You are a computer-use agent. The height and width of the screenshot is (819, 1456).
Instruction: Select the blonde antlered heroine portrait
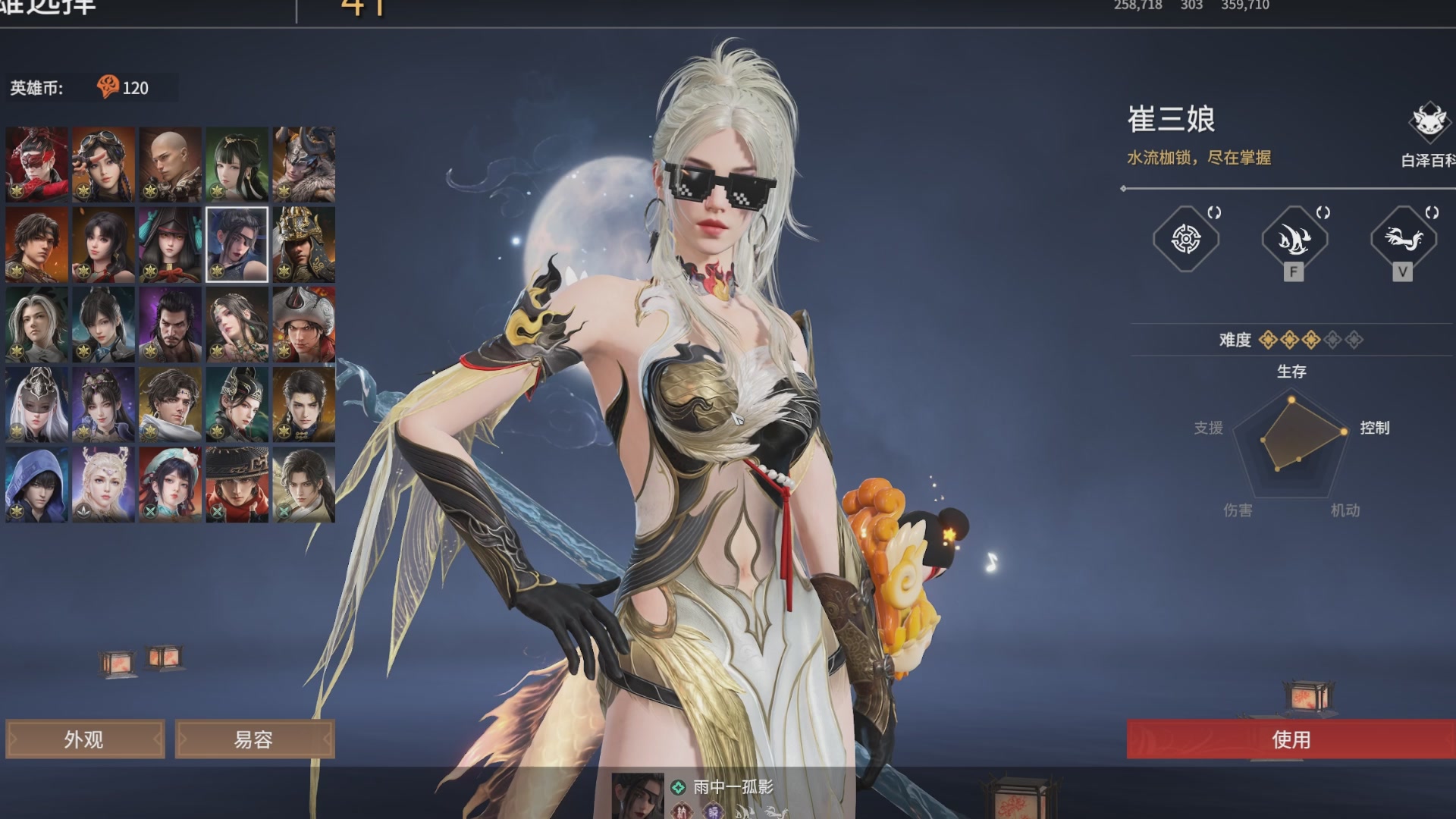(103, 484)
